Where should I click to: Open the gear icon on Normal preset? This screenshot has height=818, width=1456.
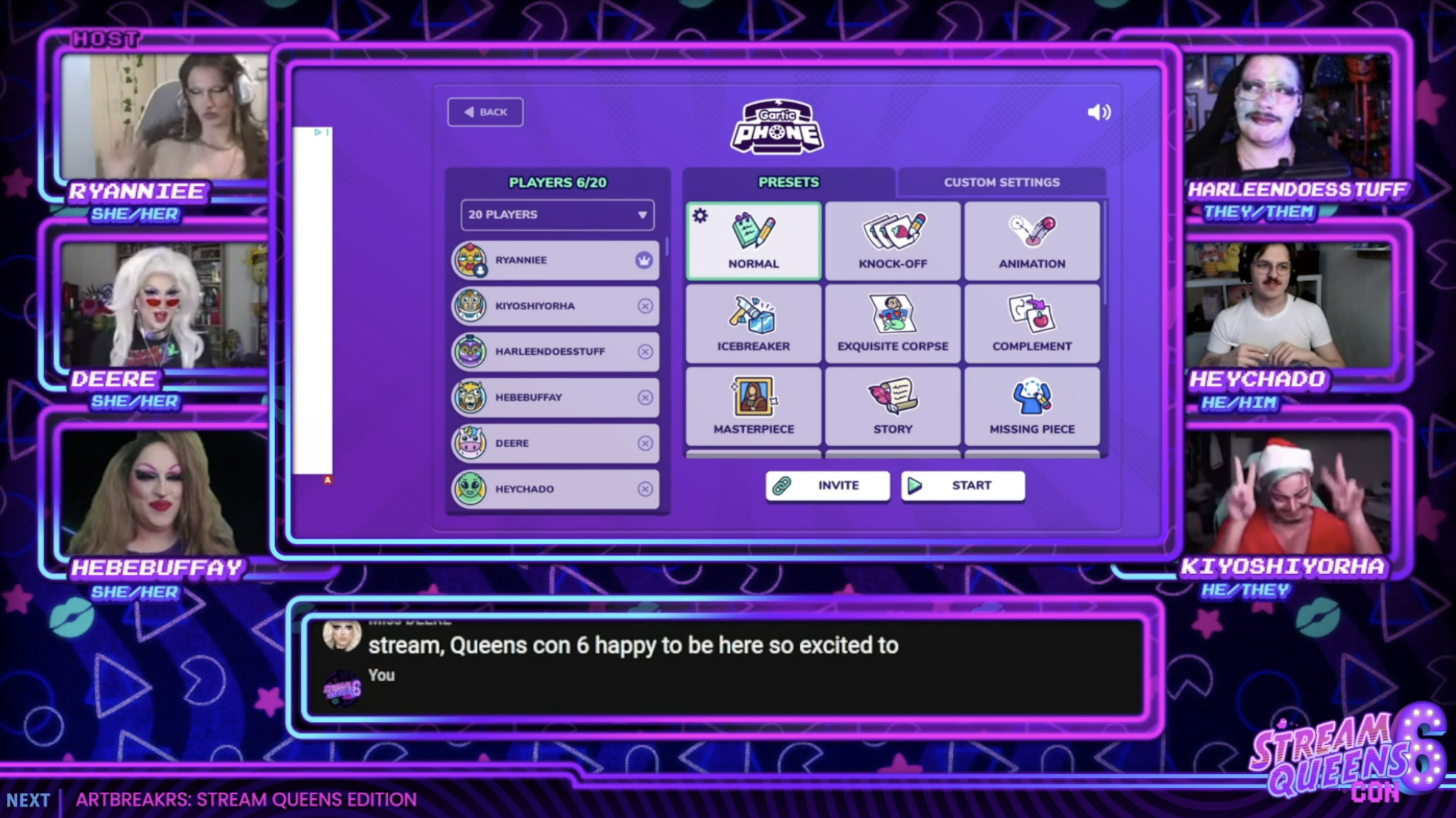point(700,216)
